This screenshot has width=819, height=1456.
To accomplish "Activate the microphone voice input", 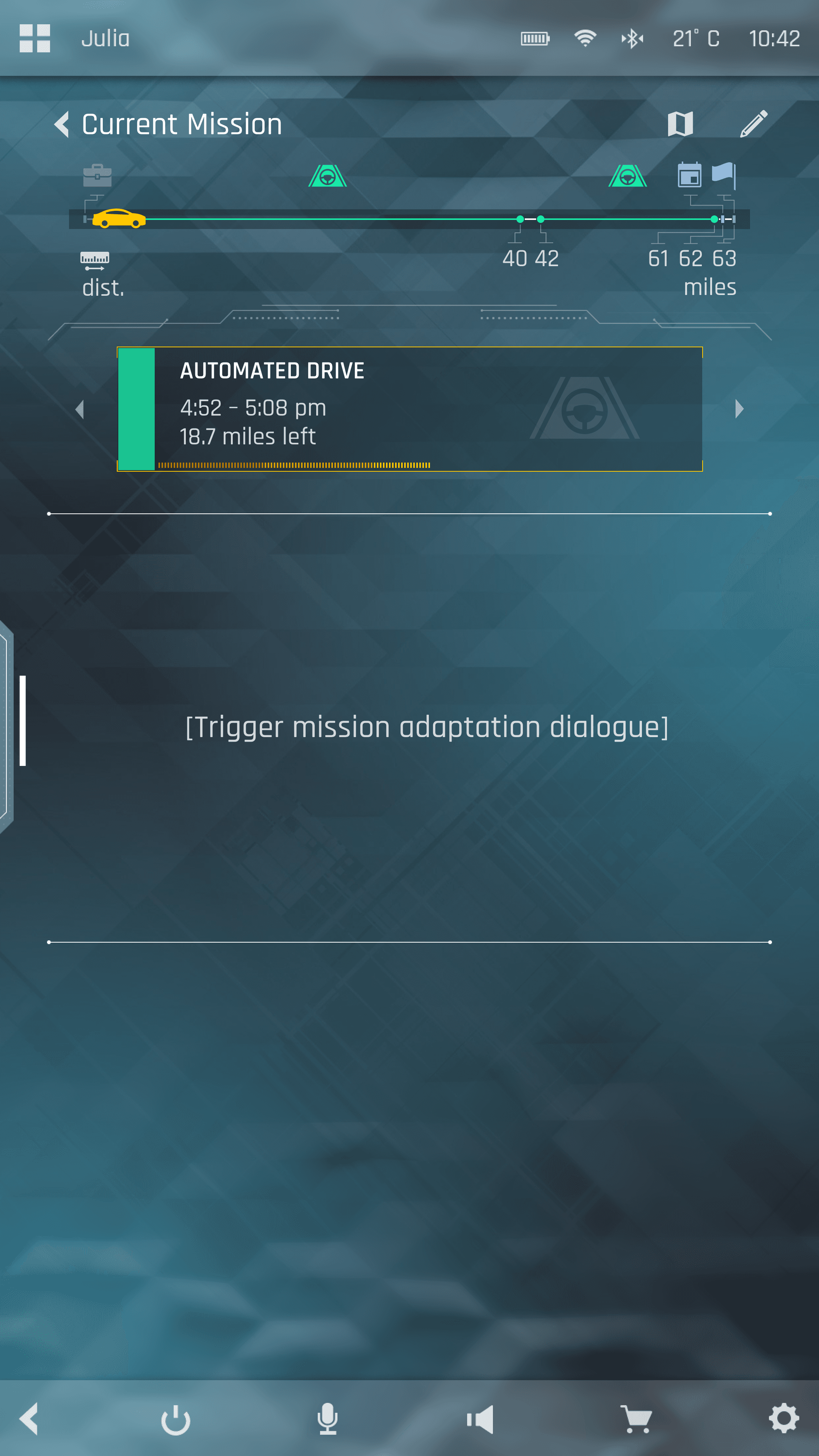I will pyautogui.click(x=327, y=1419).
